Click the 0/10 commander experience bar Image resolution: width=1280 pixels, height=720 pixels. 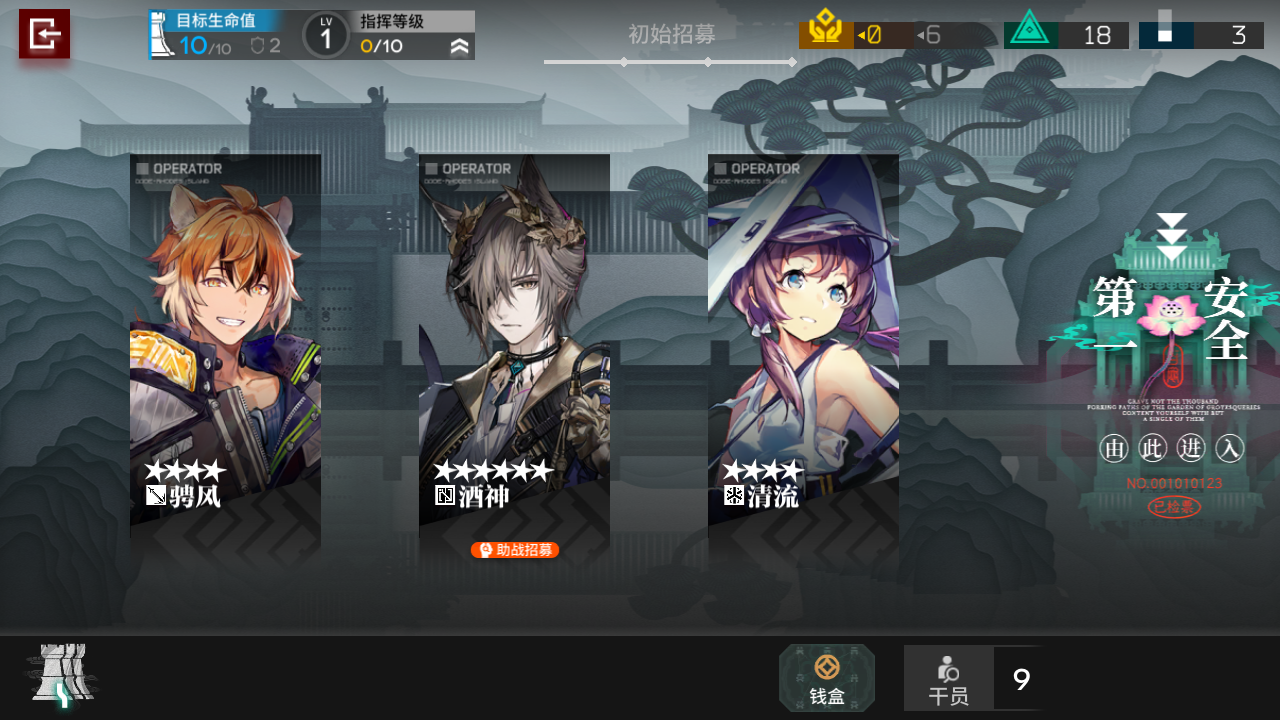click(380, 44)
